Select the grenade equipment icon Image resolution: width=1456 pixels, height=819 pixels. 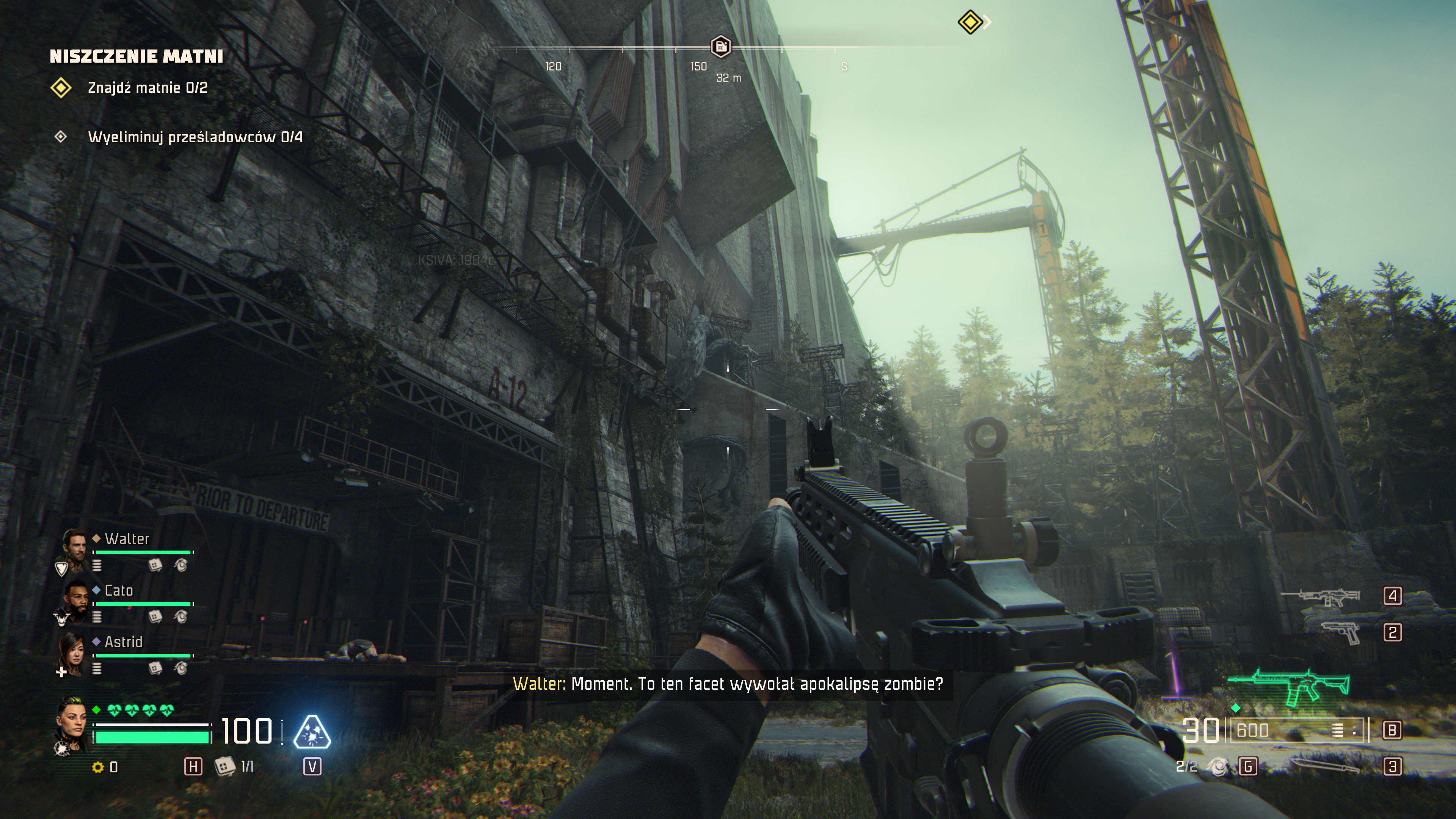point(1219,767)
